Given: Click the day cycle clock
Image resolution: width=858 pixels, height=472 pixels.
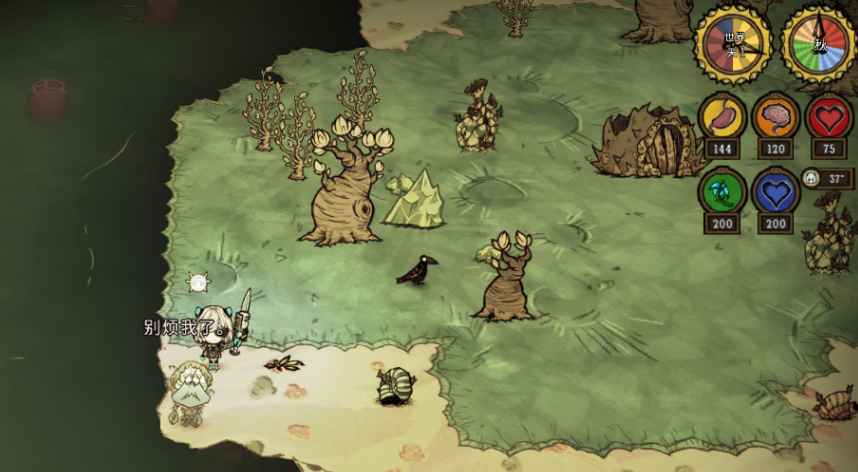Looking at the screenshot, I should pyautogui.click(x=733, y=44).
